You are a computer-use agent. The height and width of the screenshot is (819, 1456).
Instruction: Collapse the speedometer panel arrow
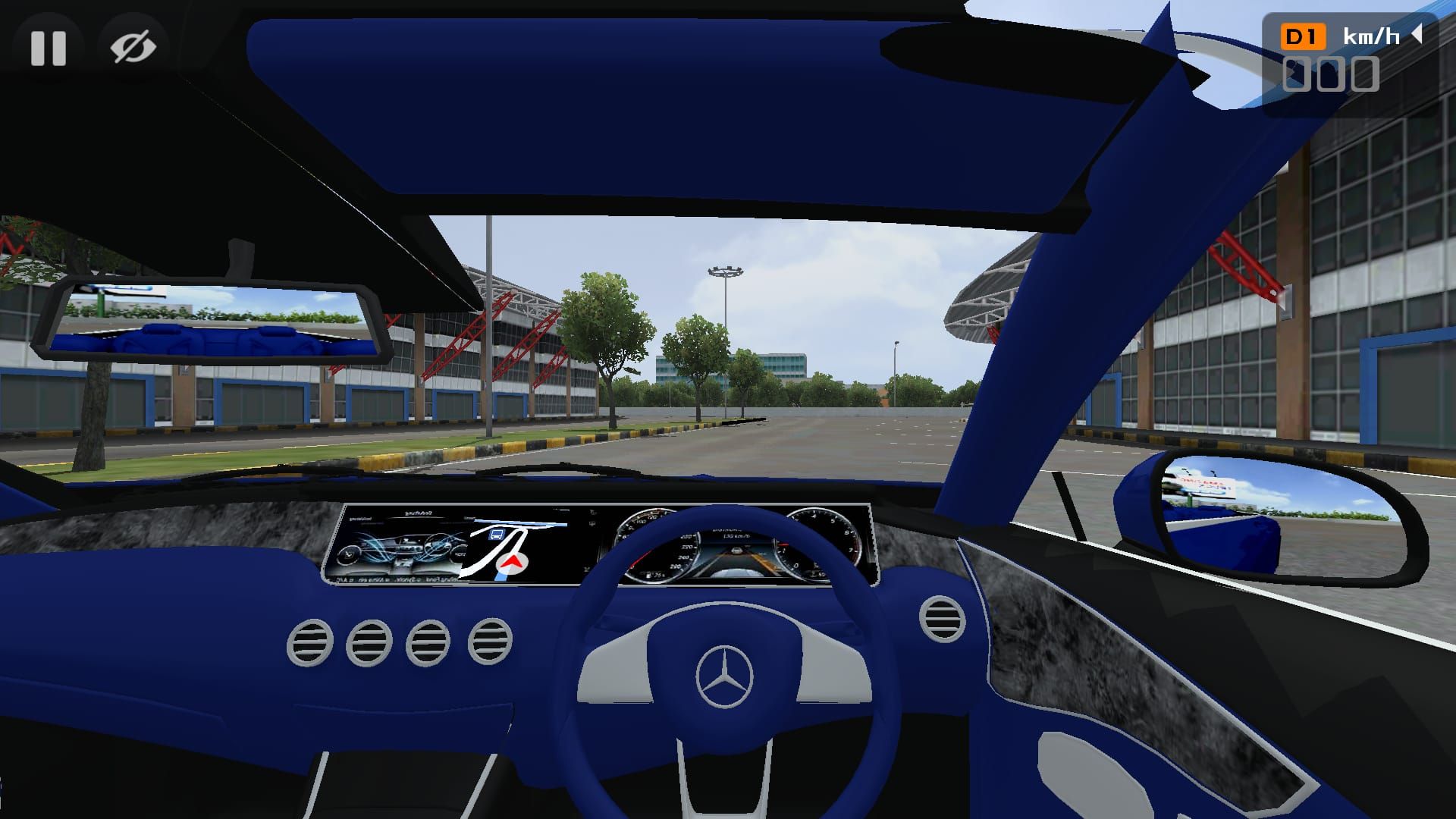[1416, 34]
